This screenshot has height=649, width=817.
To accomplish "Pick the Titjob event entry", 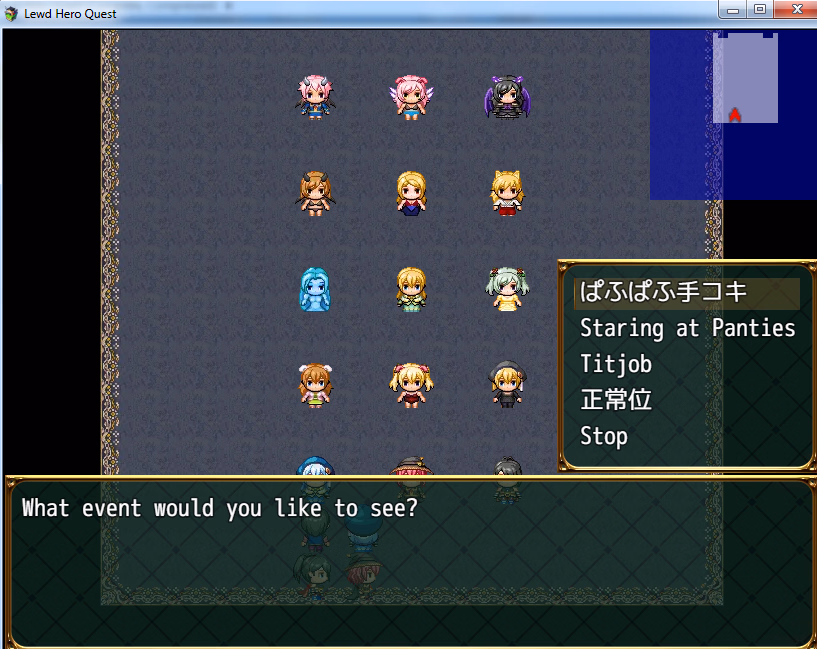I will [615, 364].
